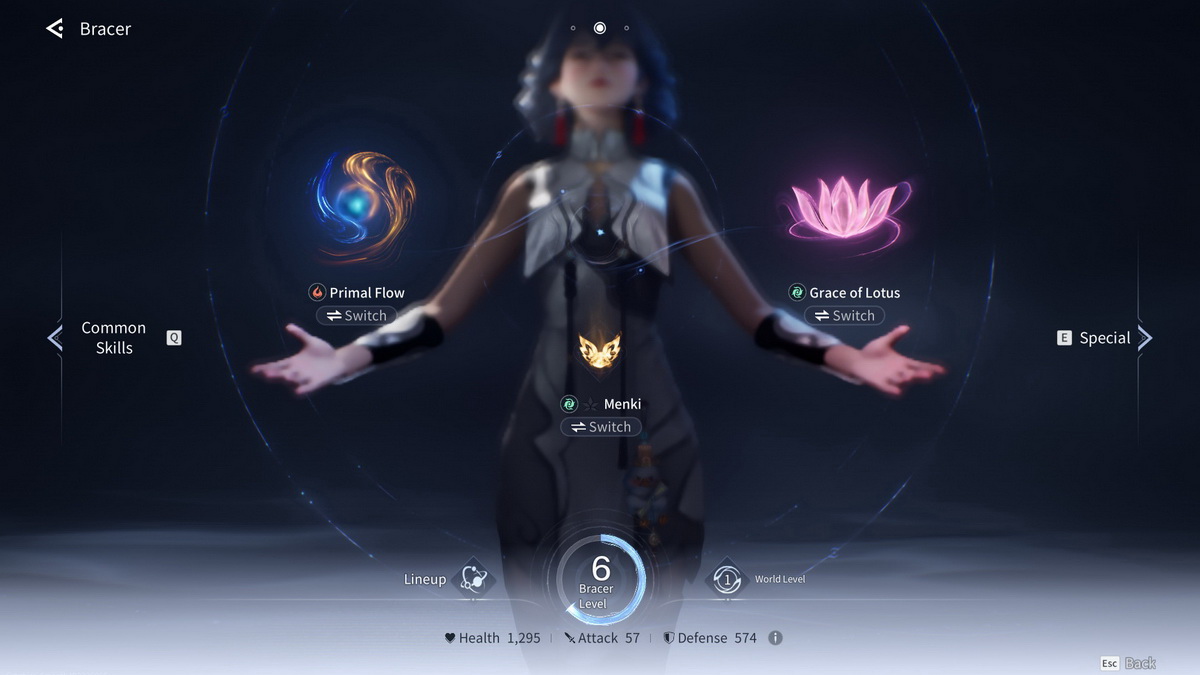Viewport: 1200px width, 675px height.
Task: Open the Lineup screen
Action: [x=471, y=580]
